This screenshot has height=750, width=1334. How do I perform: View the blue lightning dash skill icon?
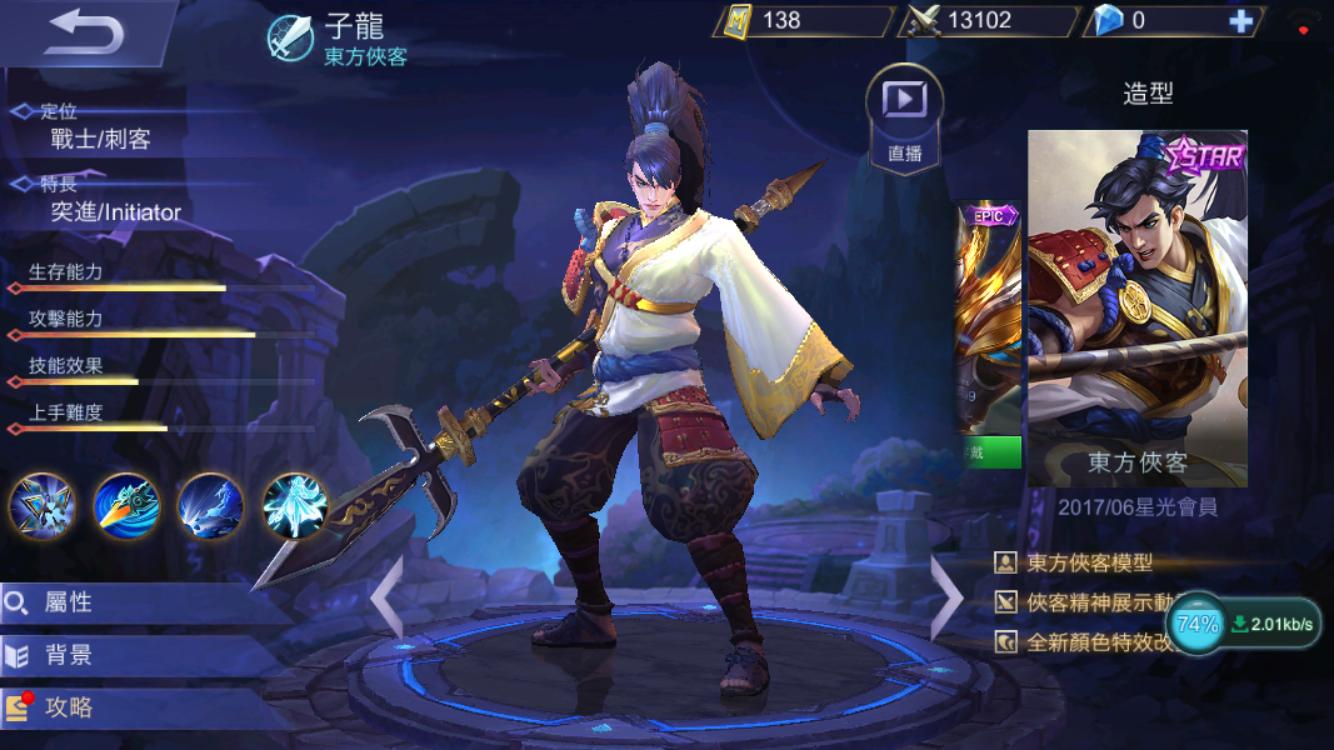211,506
